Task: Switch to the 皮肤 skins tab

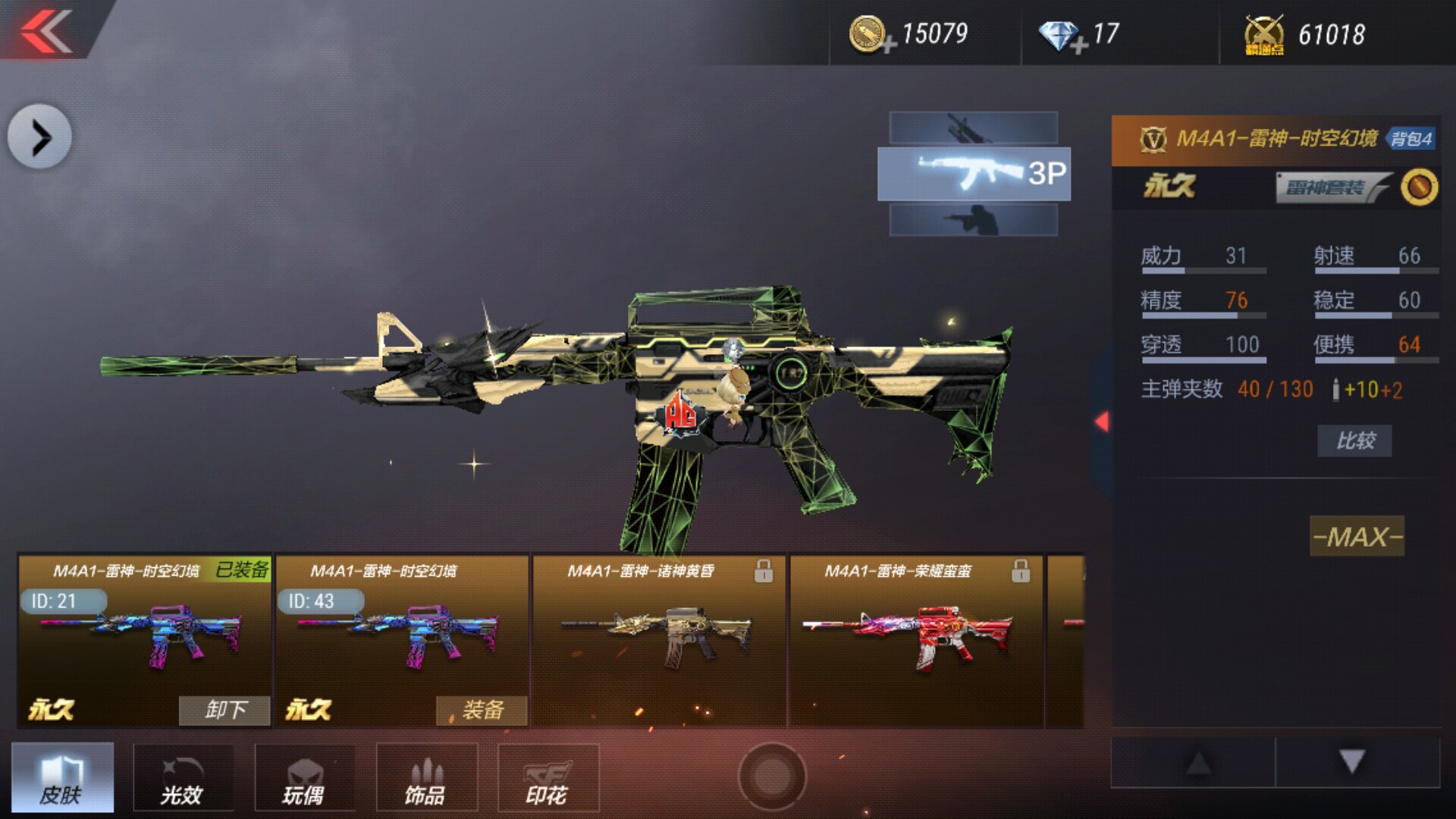Action: pos(62,778)
